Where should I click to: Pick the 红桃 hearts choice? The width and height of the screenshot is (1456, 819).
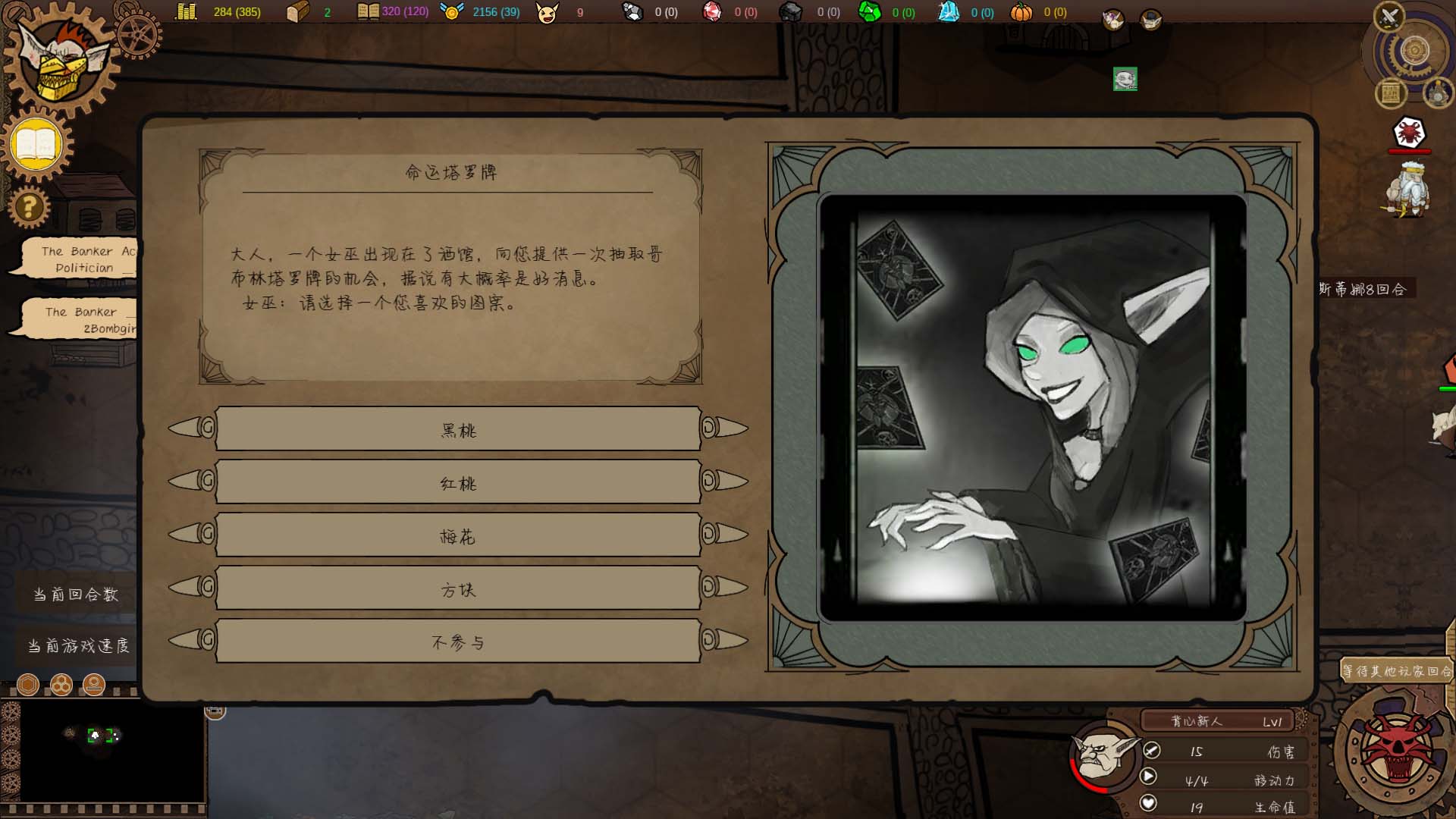pos(458,482)
